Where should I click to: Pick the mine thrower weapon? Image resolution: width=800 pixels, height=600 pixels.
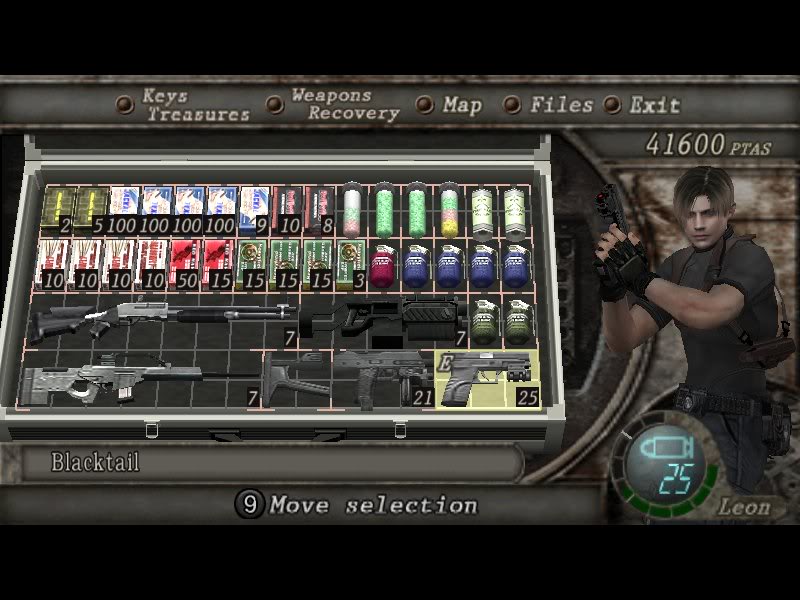point(385,320)
